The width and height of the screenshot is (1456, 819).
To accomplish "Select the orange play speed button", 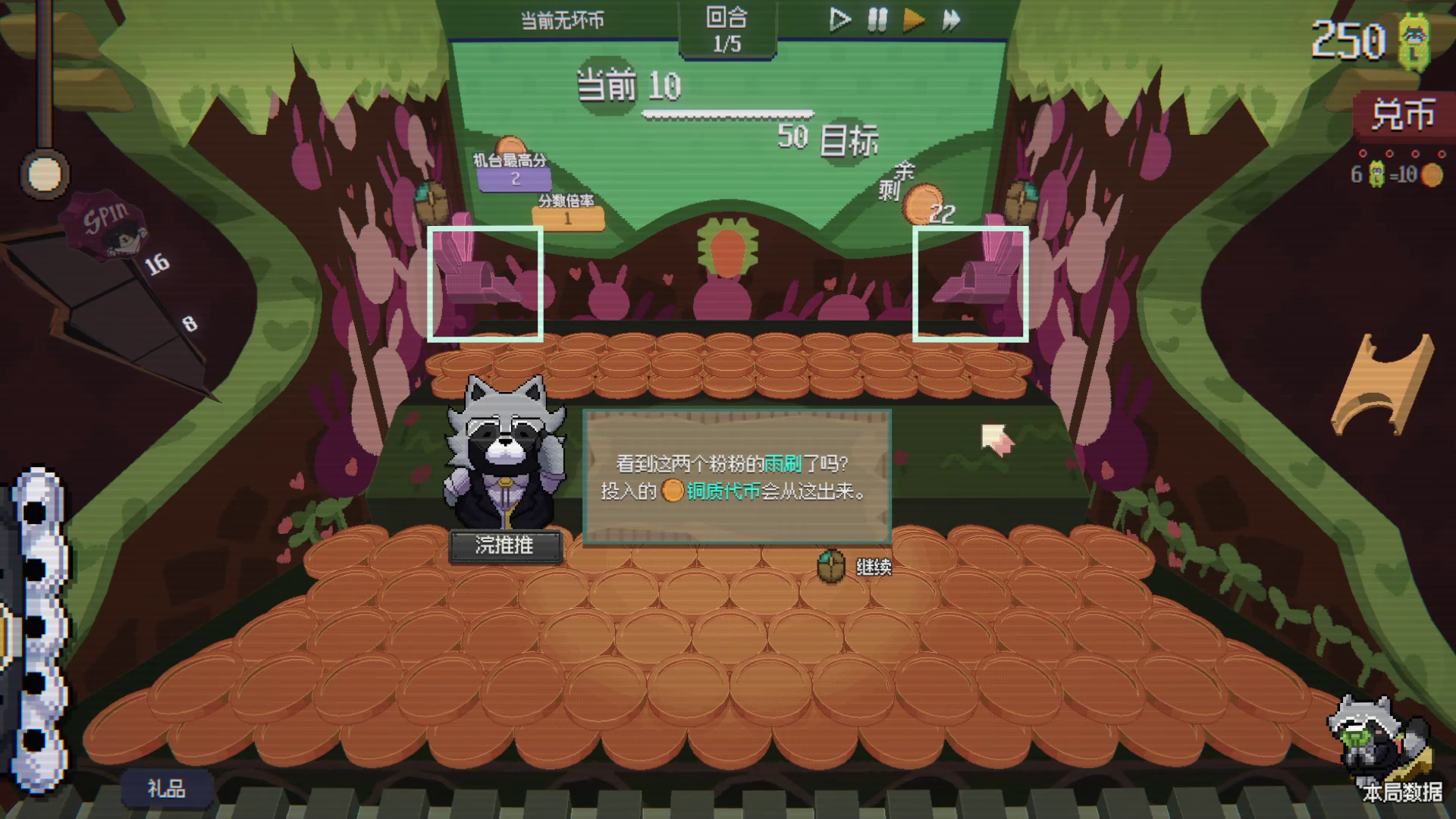I will click(914, 20).
